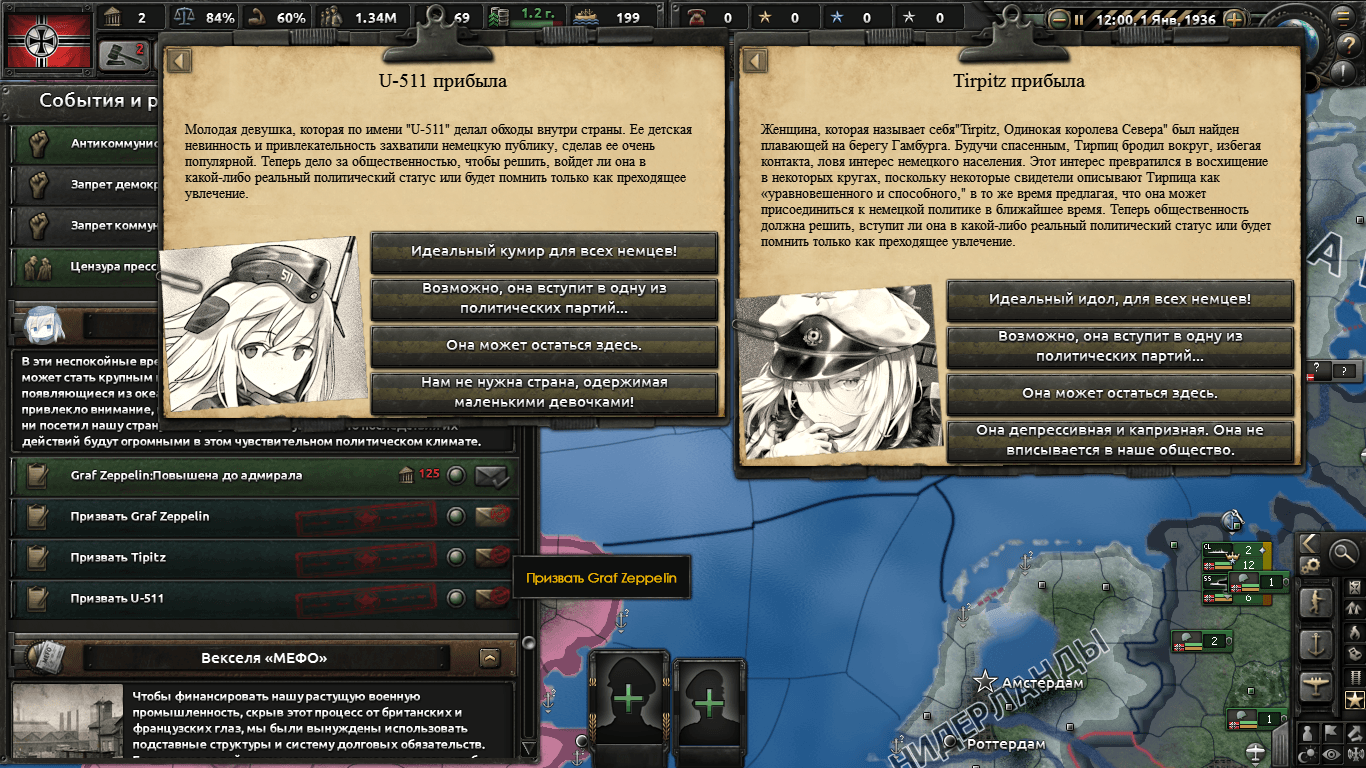Pick U-511's political party option

(544, 298)
